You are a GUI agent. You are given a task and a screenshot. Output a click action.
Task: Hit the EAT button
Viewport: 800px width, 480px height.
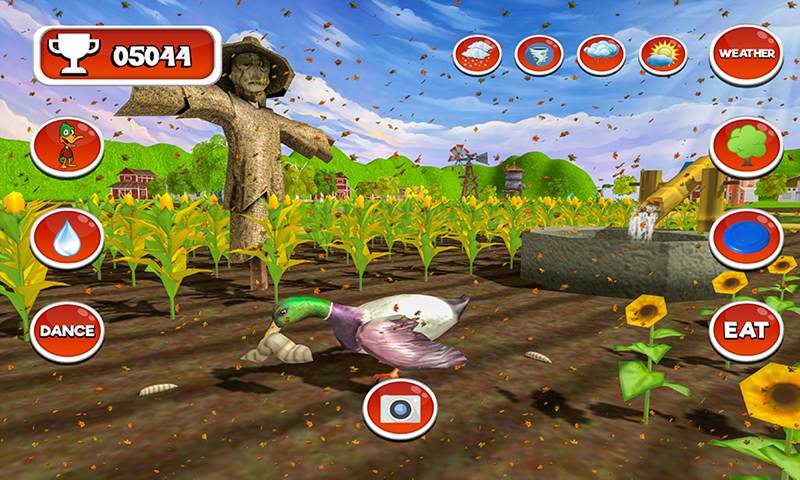point(746,331)
